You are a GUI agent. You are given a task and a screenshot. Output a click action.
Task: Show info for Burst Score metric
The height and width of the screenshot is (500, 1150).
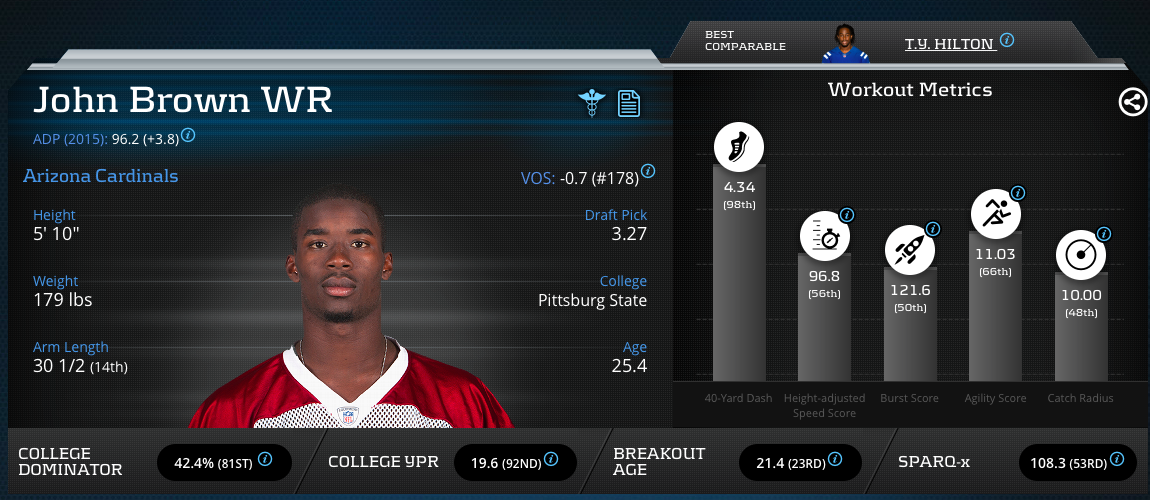(933, 228)
